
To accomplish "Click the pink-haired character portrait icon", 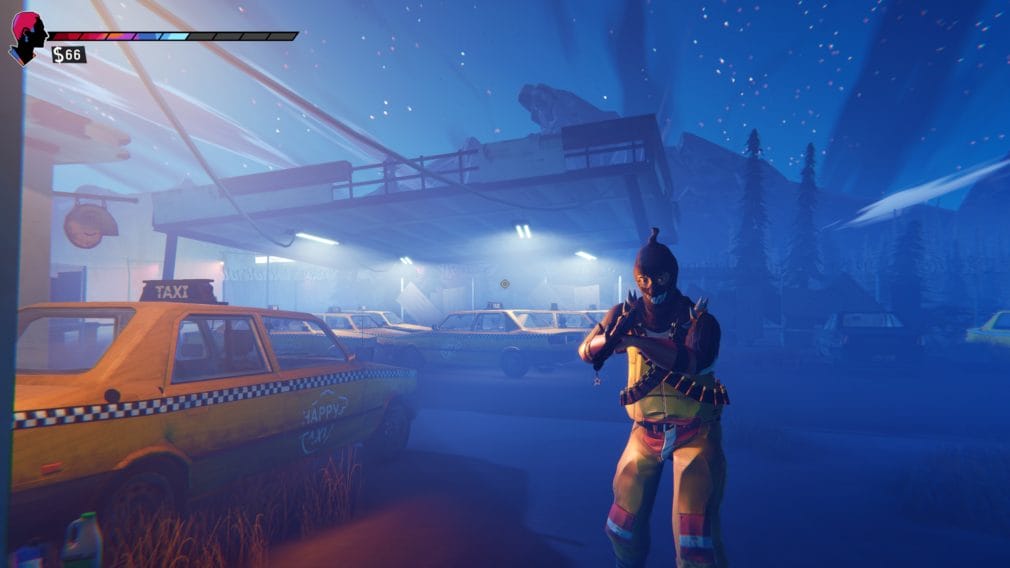I will coord(27,37).
